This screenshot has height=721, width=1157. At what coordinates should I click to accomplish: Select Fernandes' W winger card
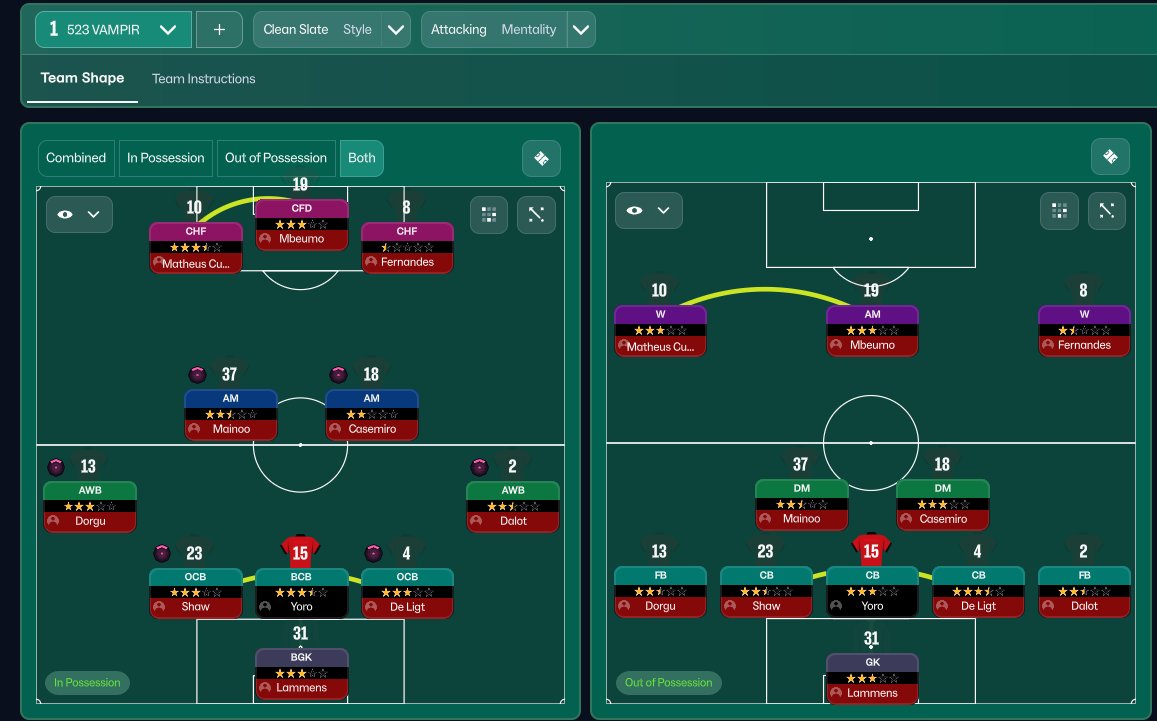point(1084,331)
